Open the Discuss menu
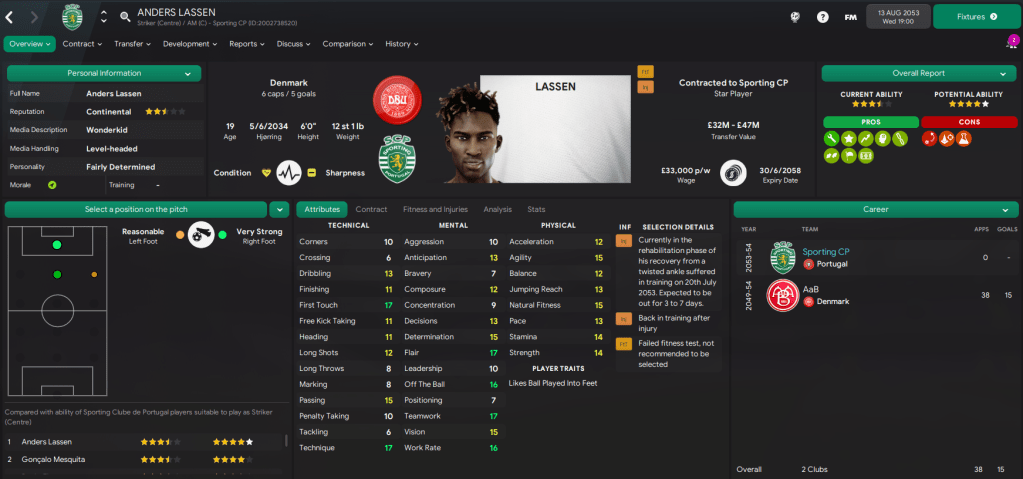Screen dimensions: 1023x479 [x=293, y=44]
